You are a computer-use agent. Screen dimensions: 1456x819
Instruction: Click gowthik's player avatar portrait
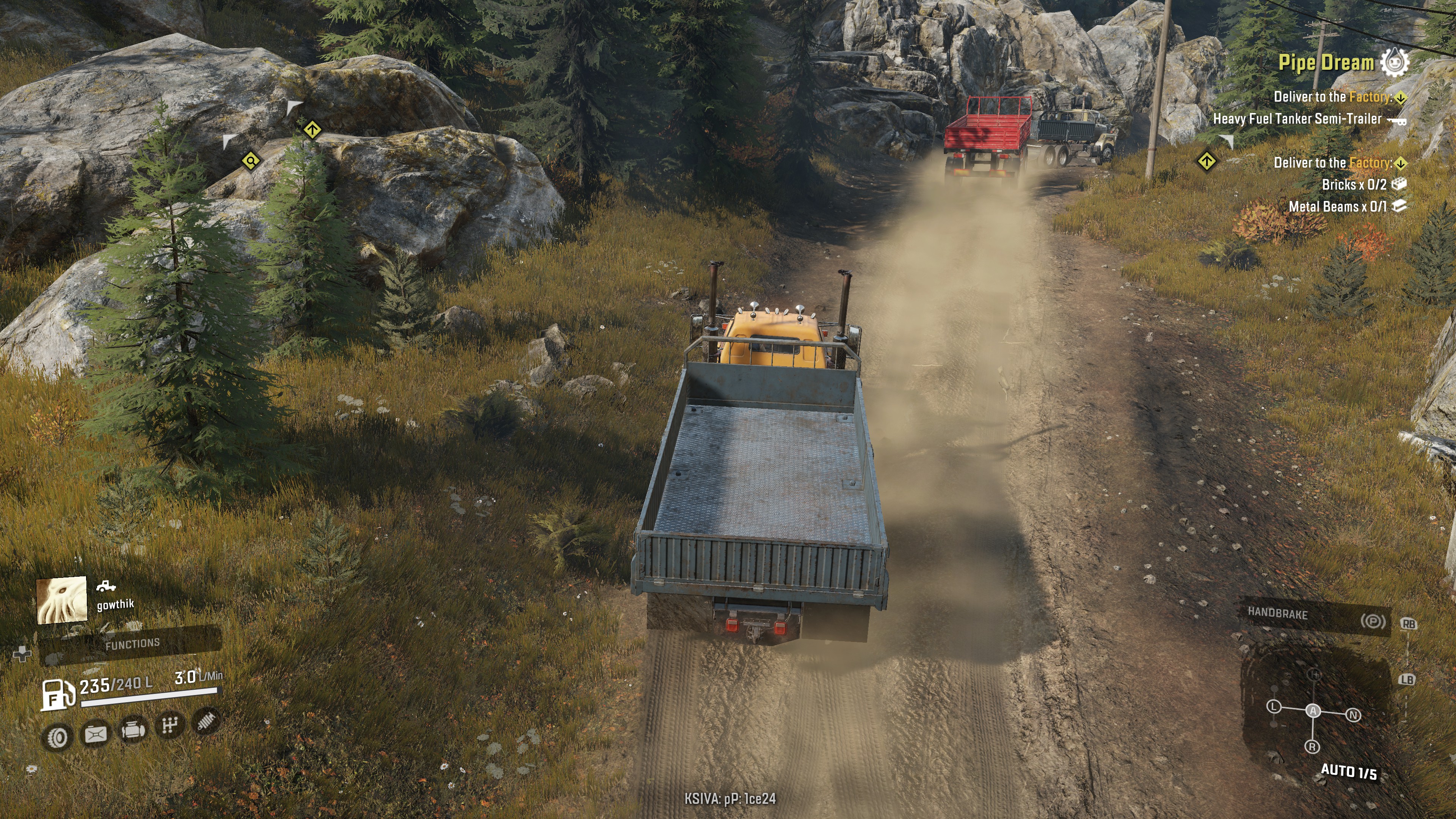(61, 600)
